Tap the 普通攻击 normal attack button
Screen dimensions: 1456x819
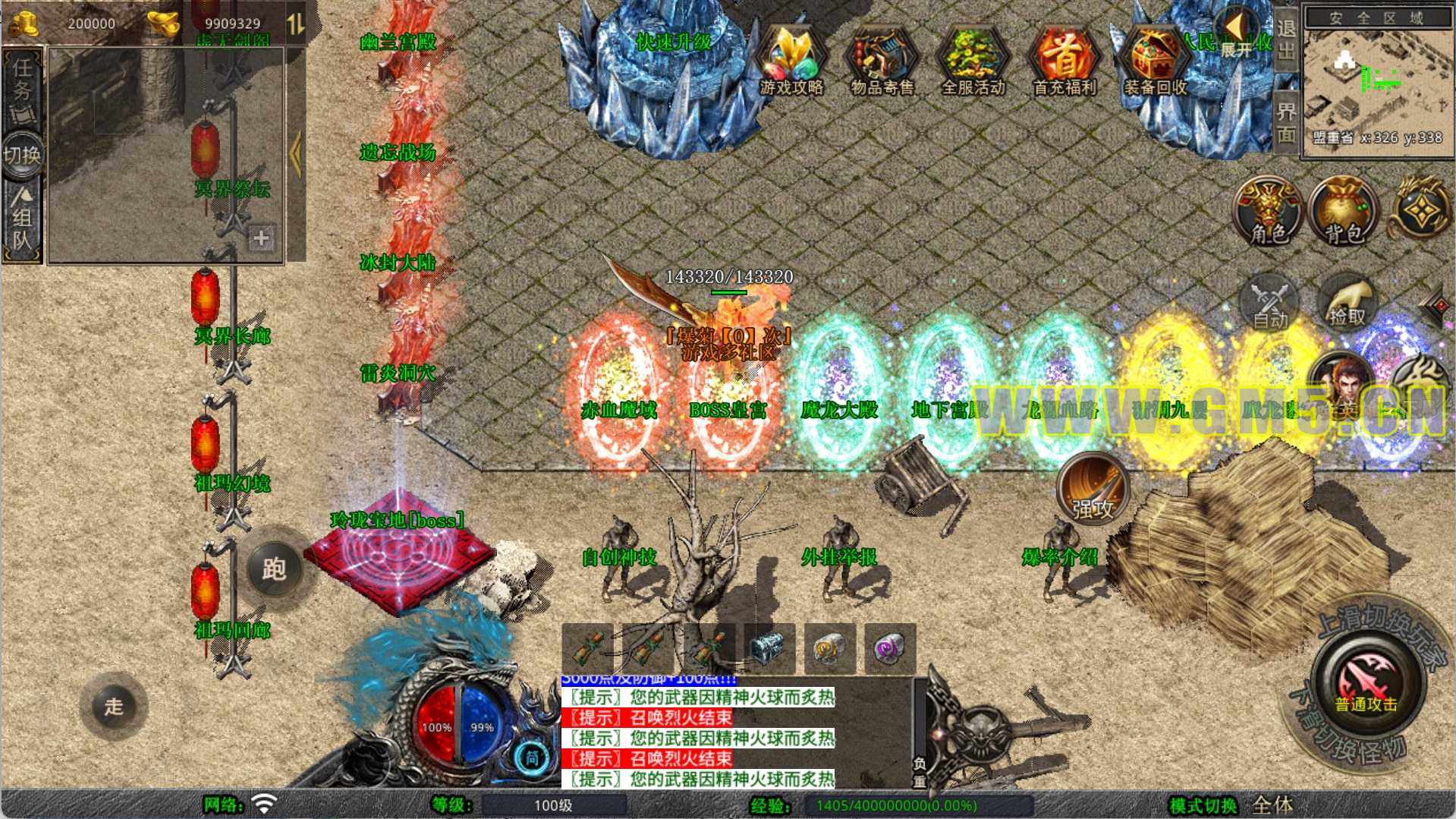(1366, 679)
